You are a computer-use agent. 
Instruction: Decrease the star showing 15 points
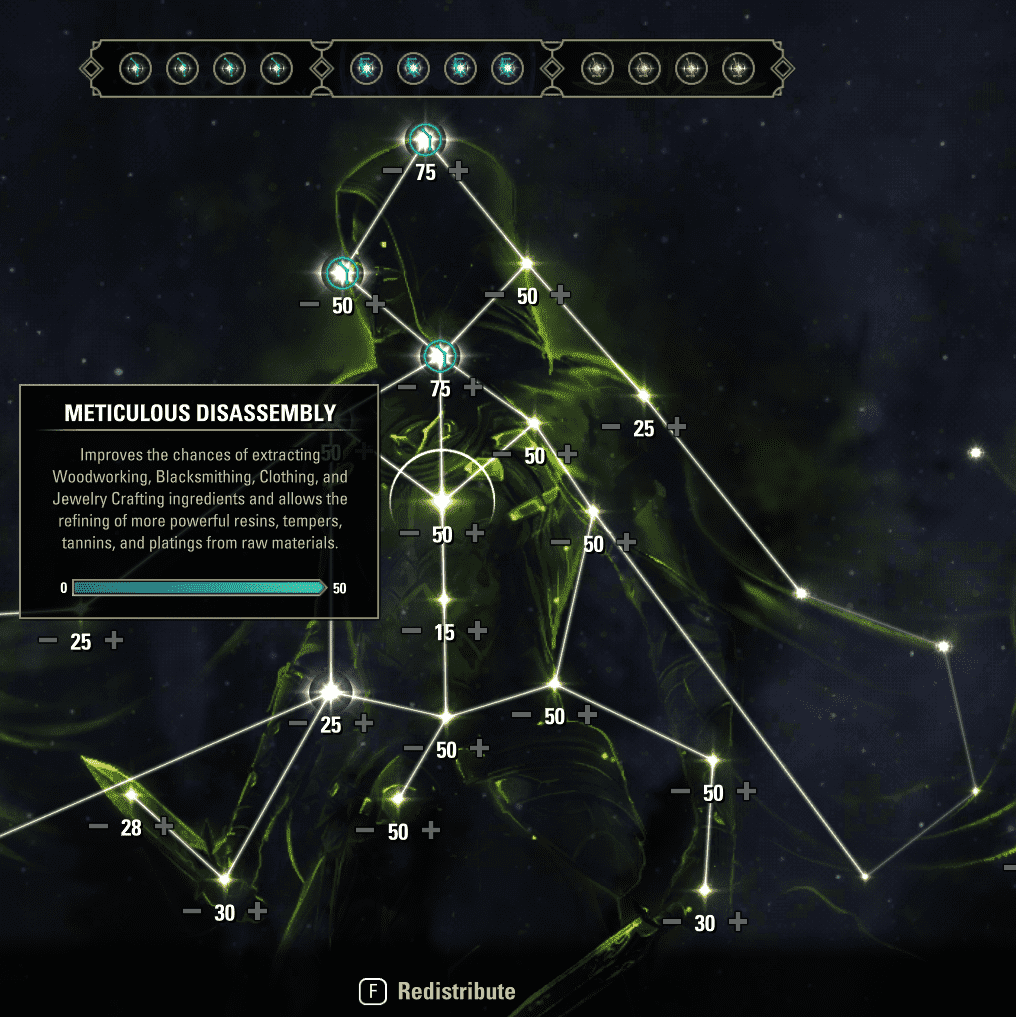tap(411, 631)
